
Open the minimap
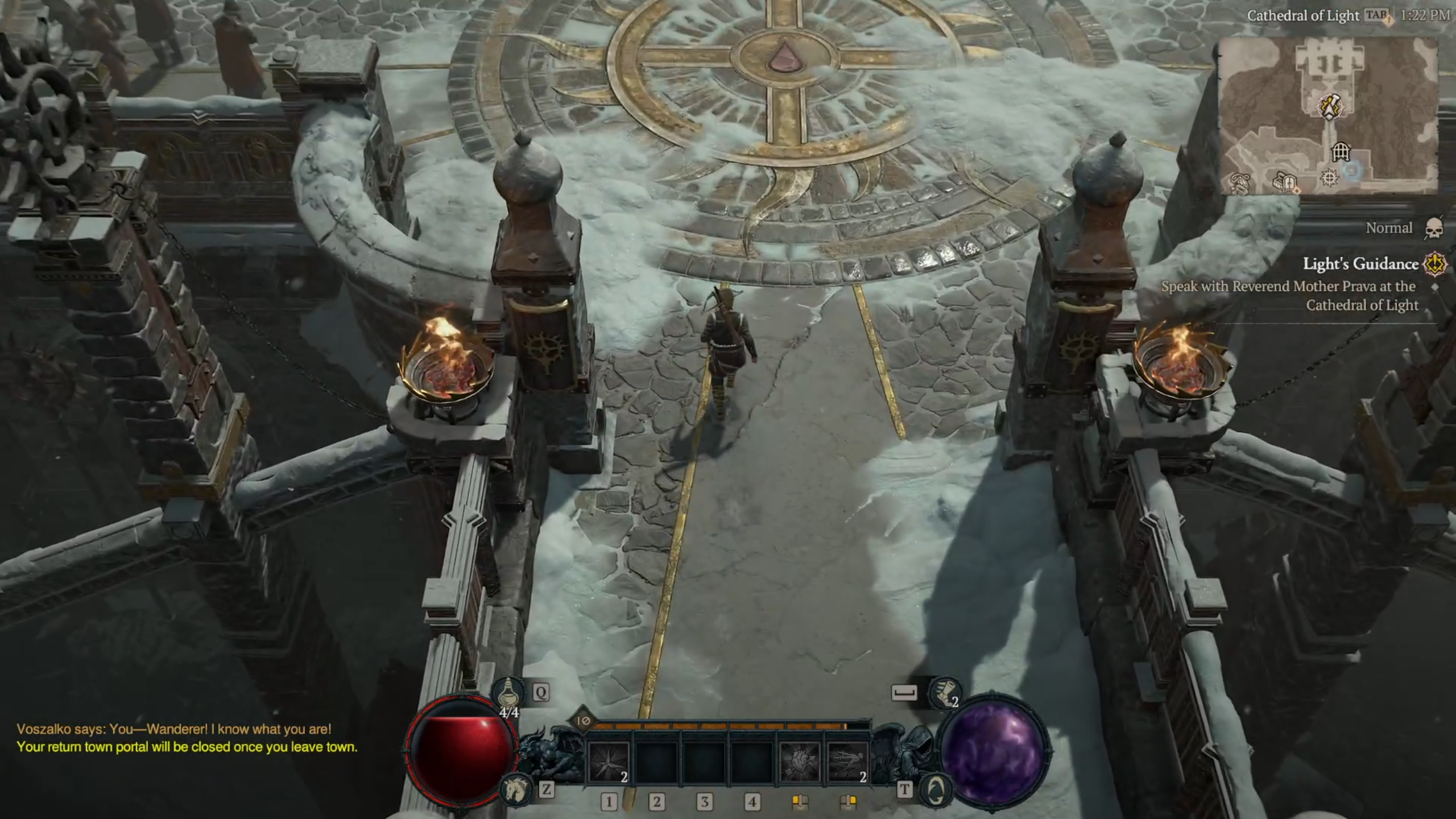1329,116
